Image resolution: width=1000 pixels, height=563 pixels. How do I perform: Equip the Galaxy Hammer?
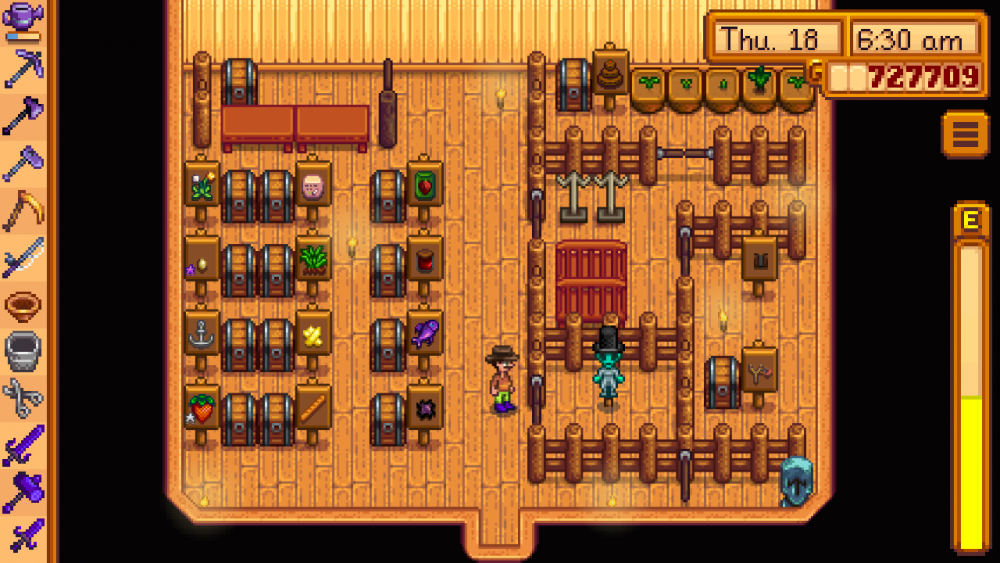coord(23,492)
